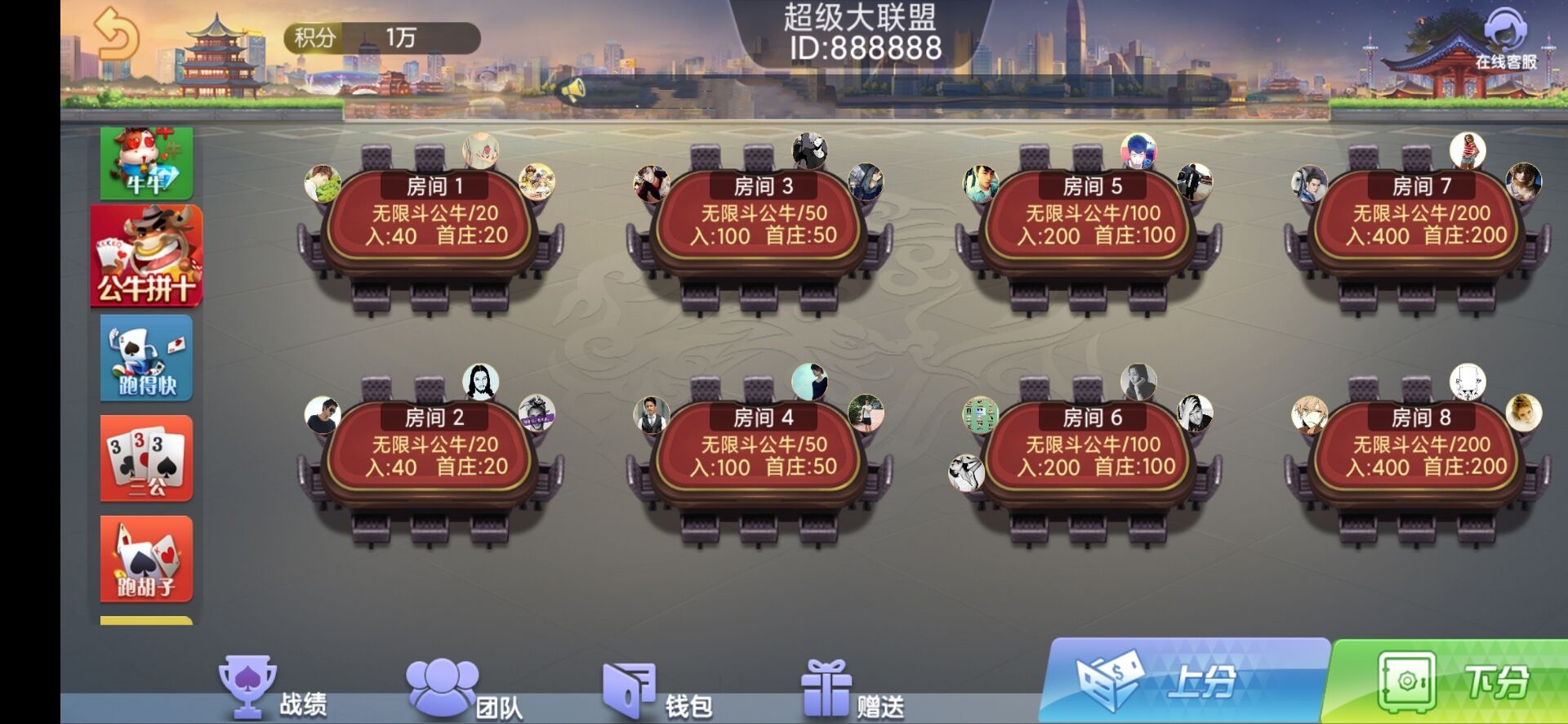The height and width of the screenshot is (724, 1568).
Task: Open the 三公 card game
Action: [x=147, y=458]
